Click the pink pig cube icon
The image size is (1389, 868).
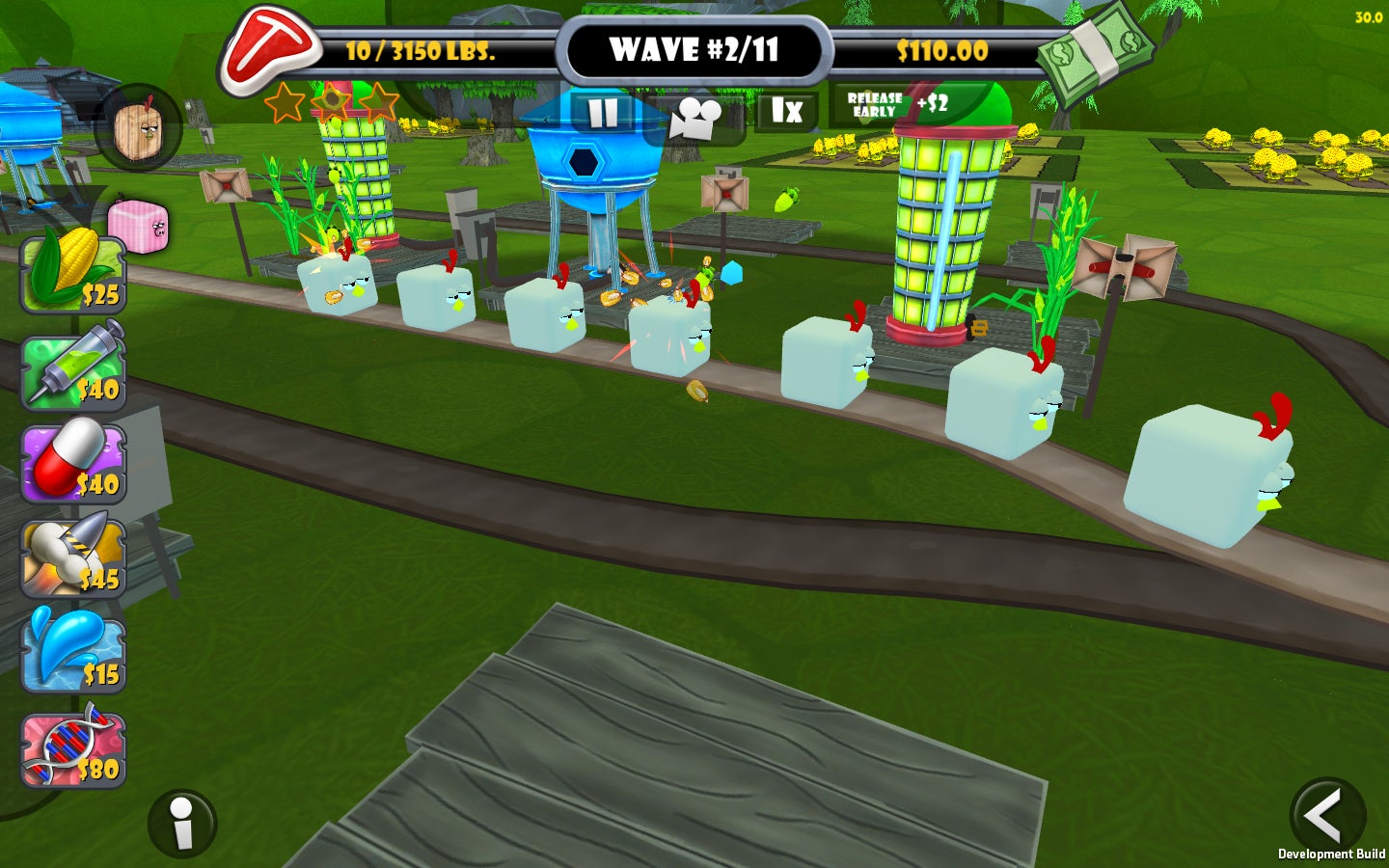click(x=139, y=227)
